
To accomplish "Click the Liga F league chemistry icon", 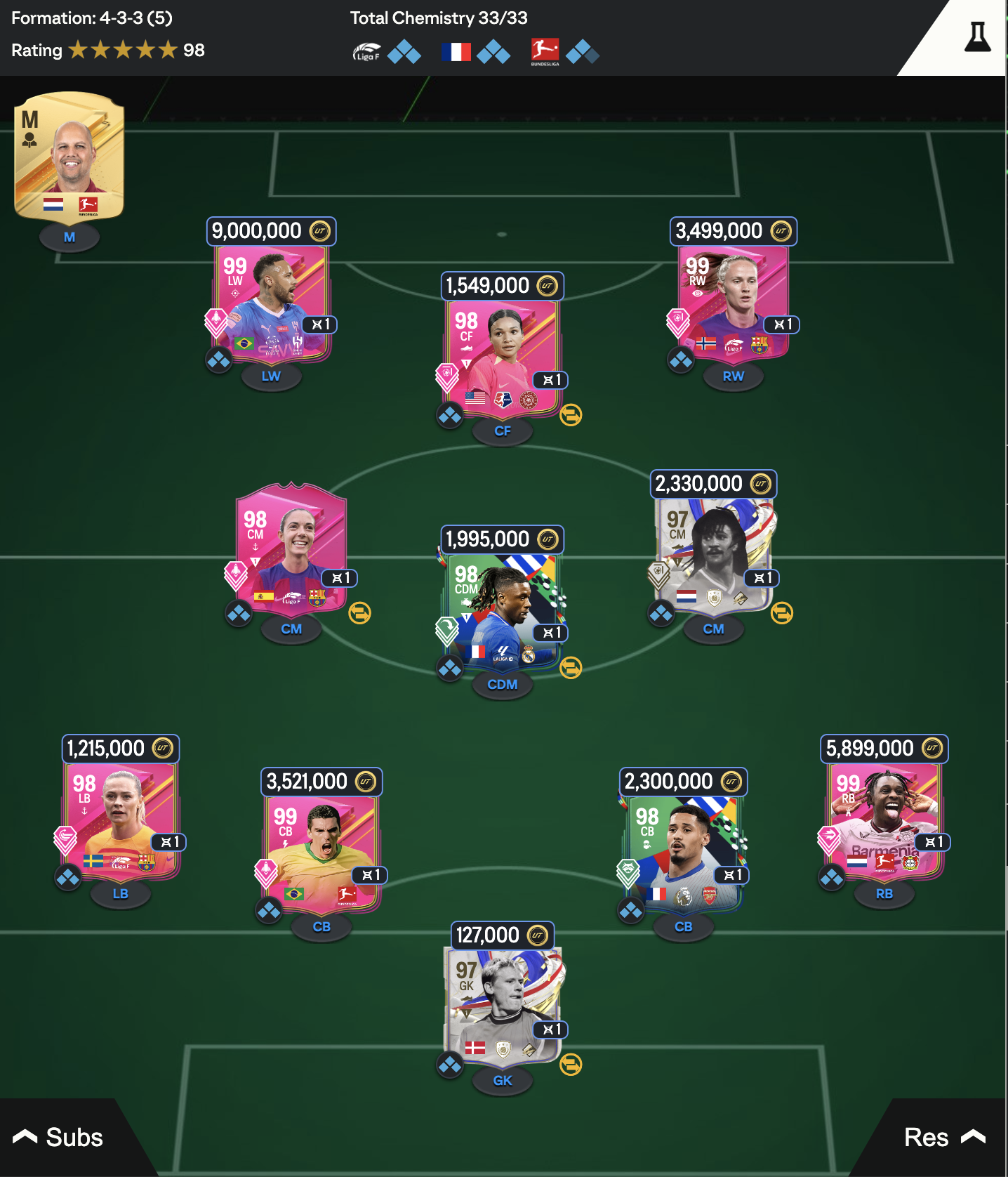I will coord(368,51).
